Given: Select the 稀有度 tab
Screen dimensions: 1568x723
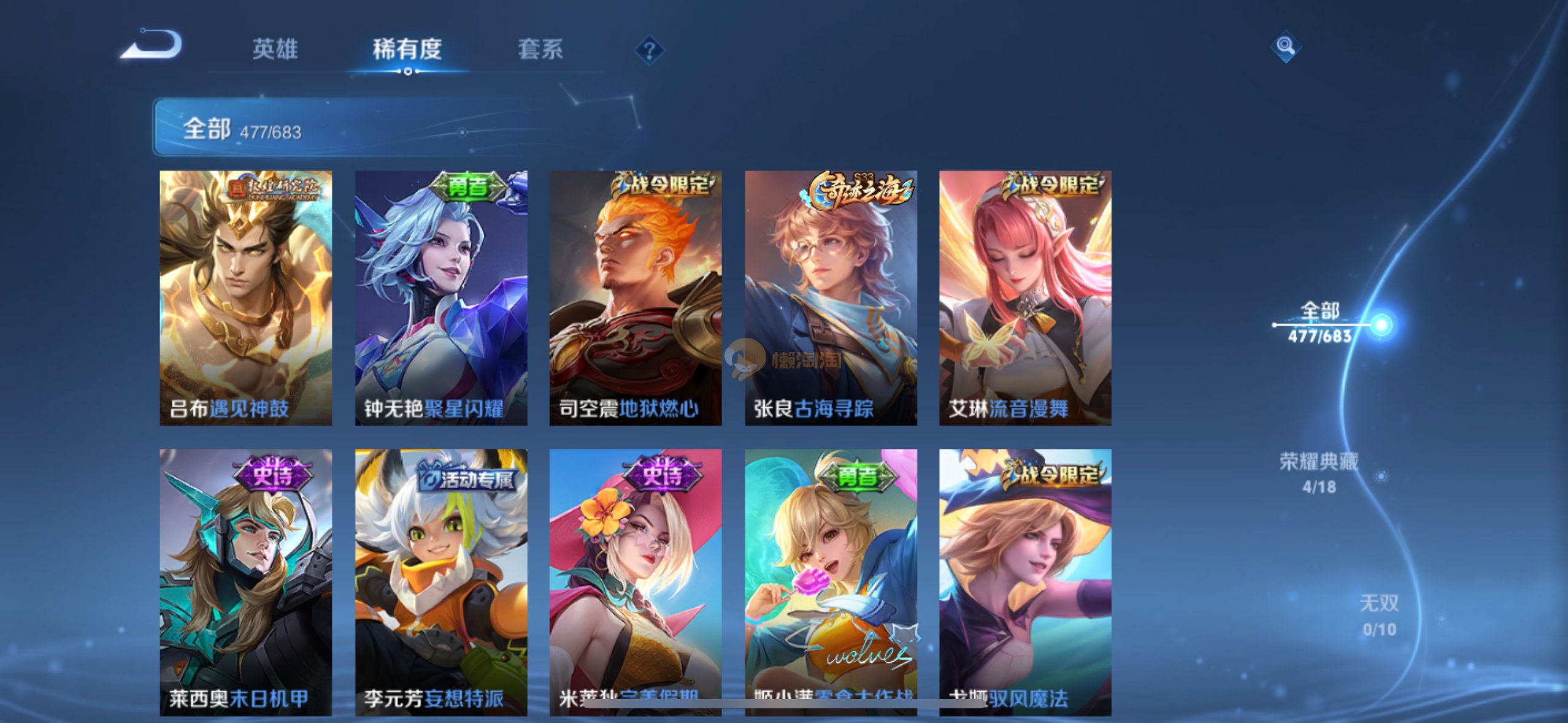Looking at the screenshot, I should [407, 49].
